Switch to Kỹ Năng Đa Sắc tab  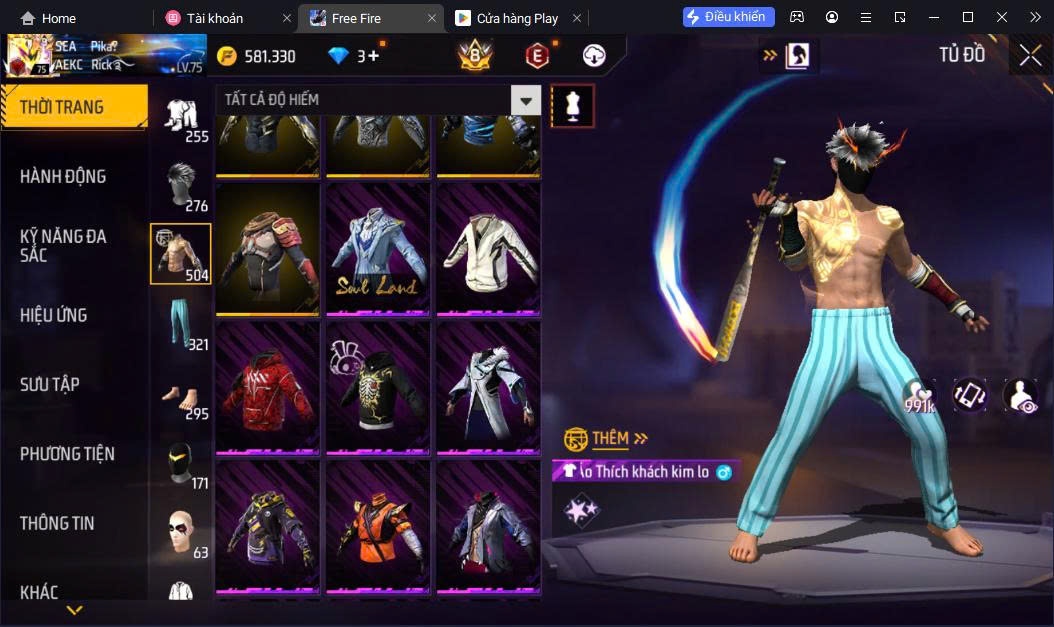tap(63, 245)
